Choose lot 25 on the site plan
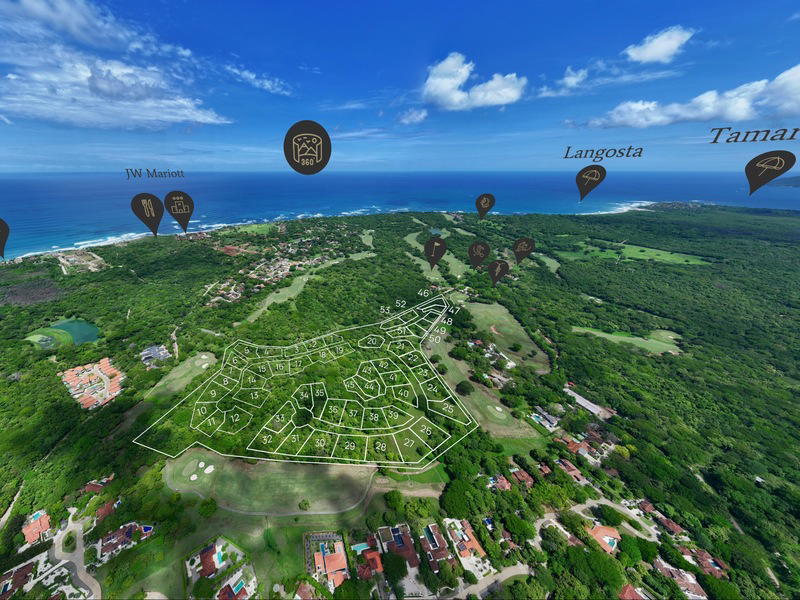The image size is (800, 600). point(446,406)
